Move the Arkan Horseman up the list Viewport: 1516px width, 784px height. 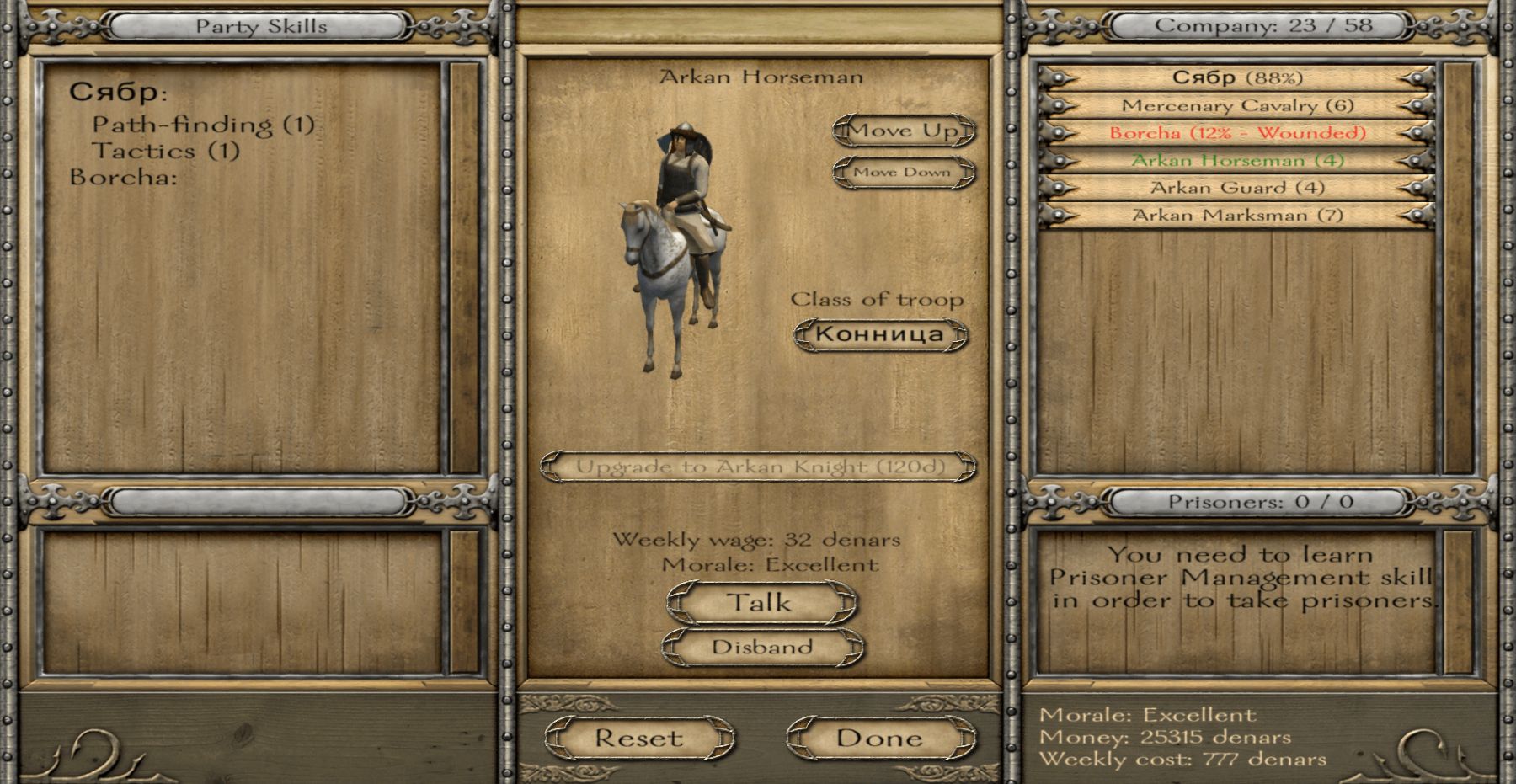(x=903, y=131)
